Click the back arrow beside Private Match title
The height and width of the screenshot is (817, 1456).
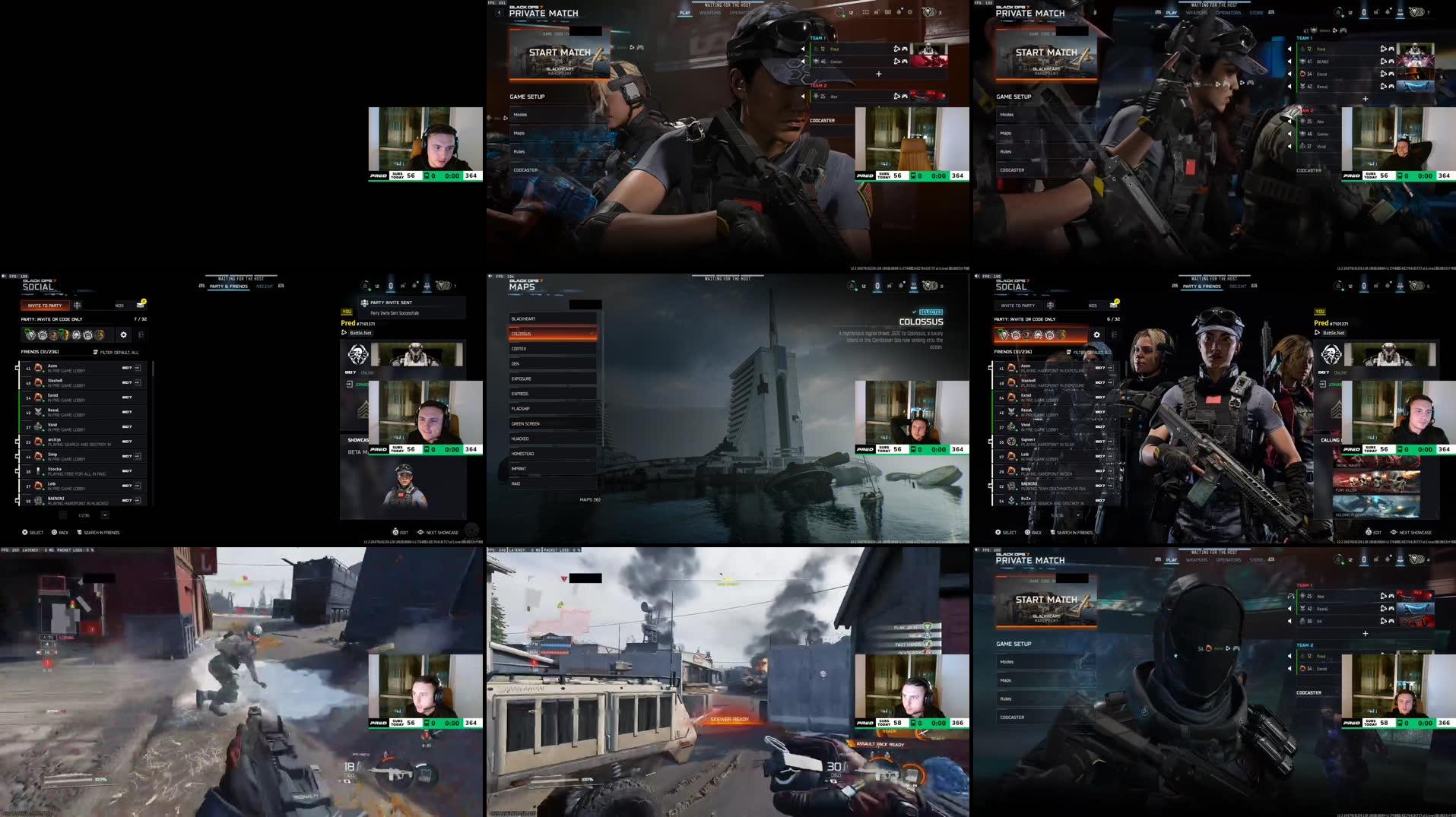(500, 13)
